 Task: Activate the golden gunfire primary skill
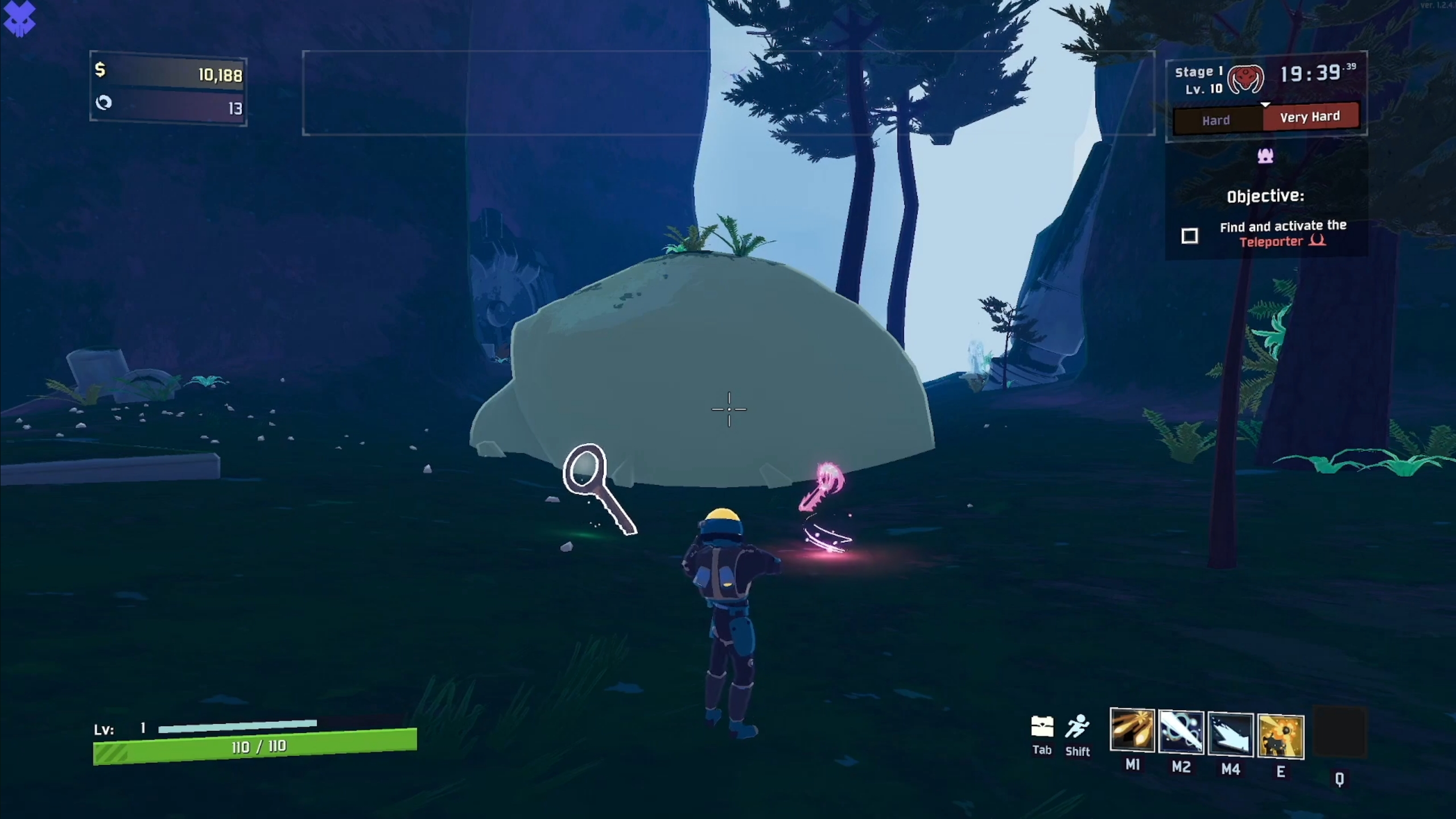point(1132,730)
